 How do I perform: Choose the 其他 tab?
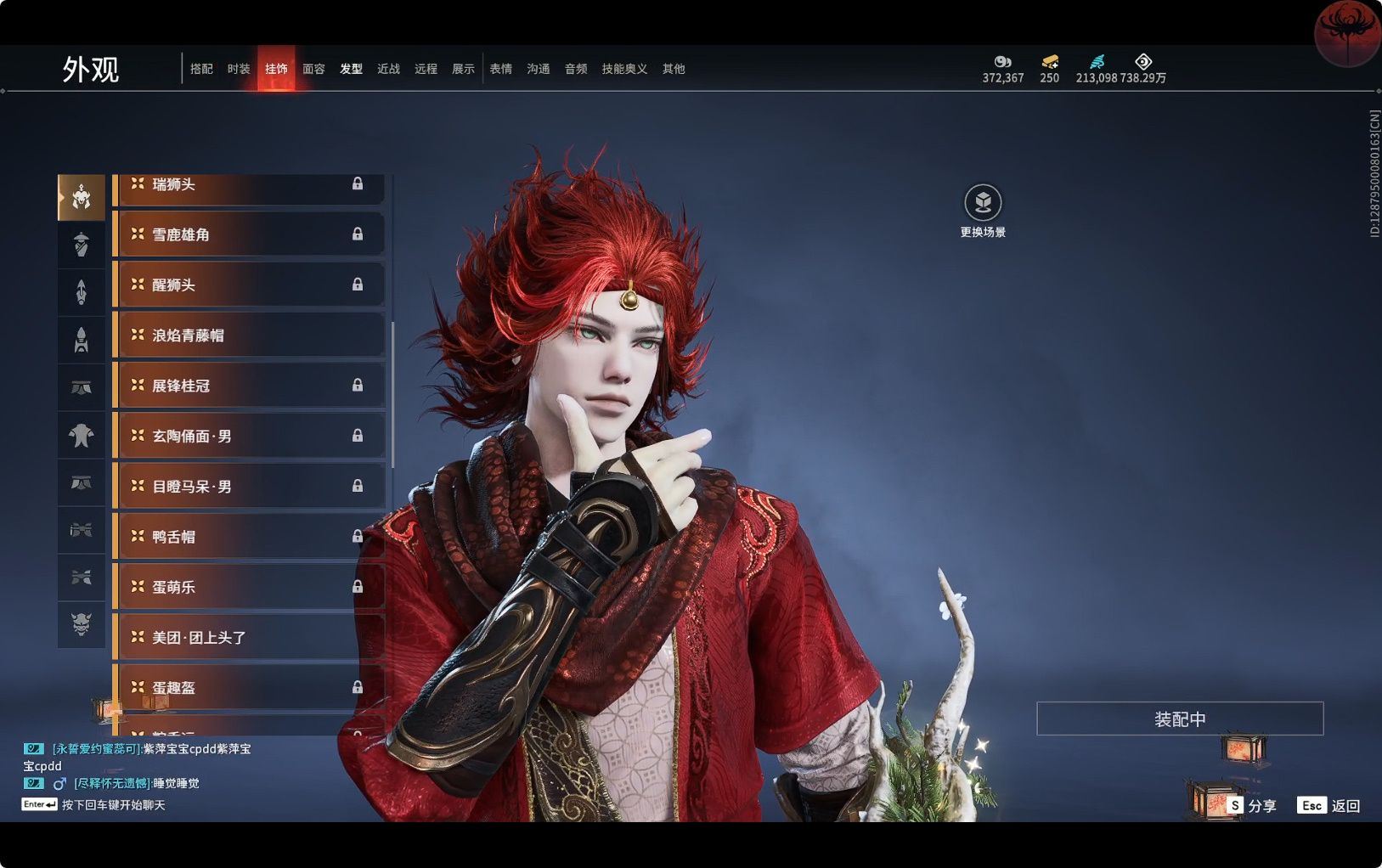674,69
